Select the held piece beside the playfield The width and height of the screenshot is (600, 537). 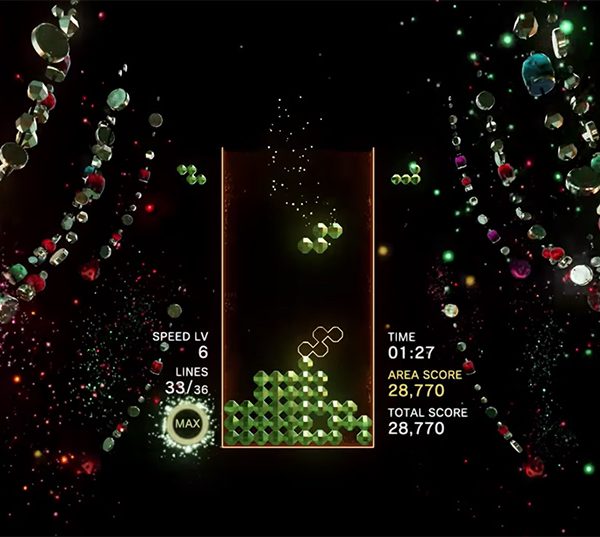191,174
